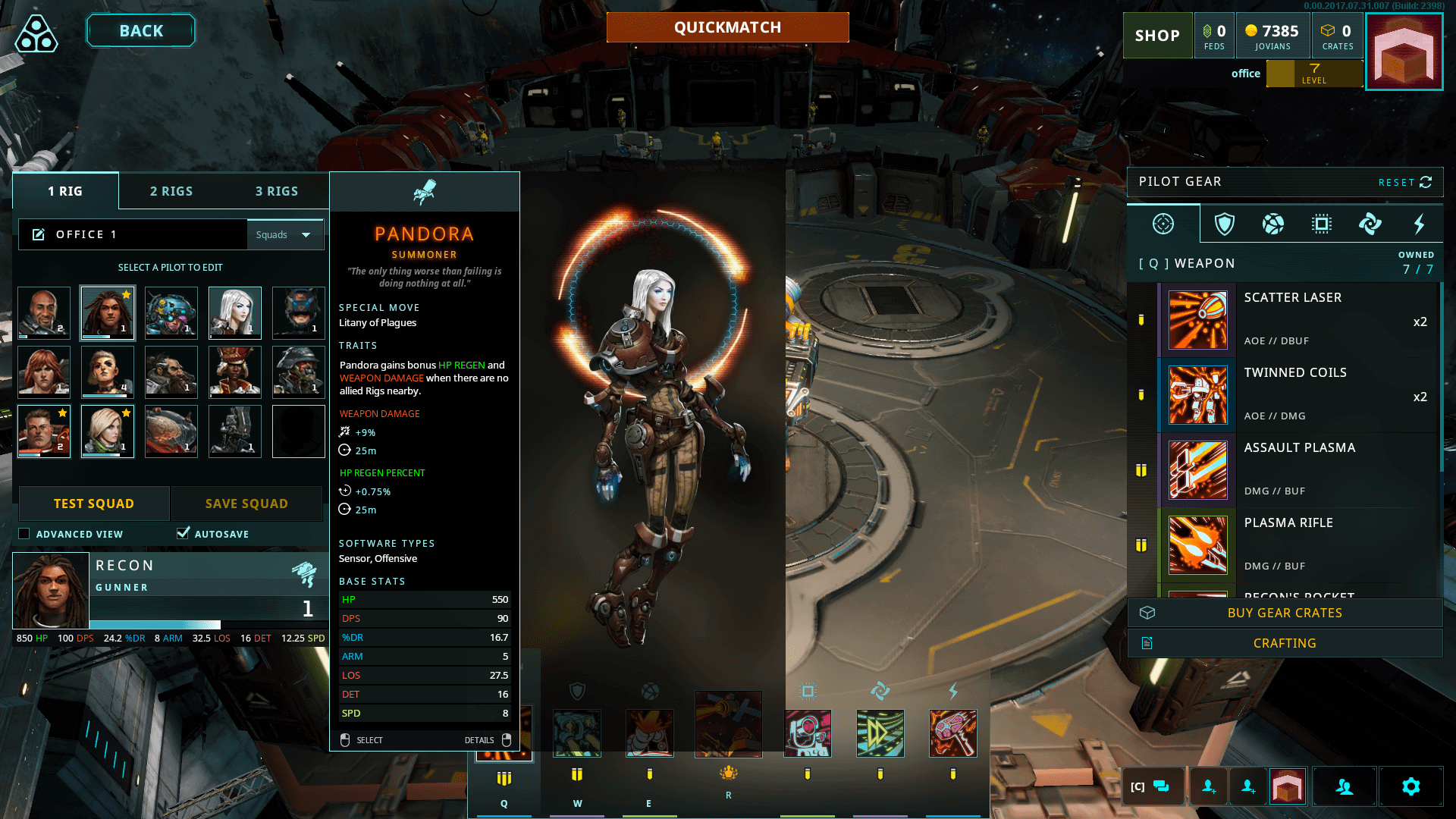Viewport: 1456px width, 819px height.
Task: Click the TEST SQUAD button
Action: pyautogui.click(x=94, y=504)
